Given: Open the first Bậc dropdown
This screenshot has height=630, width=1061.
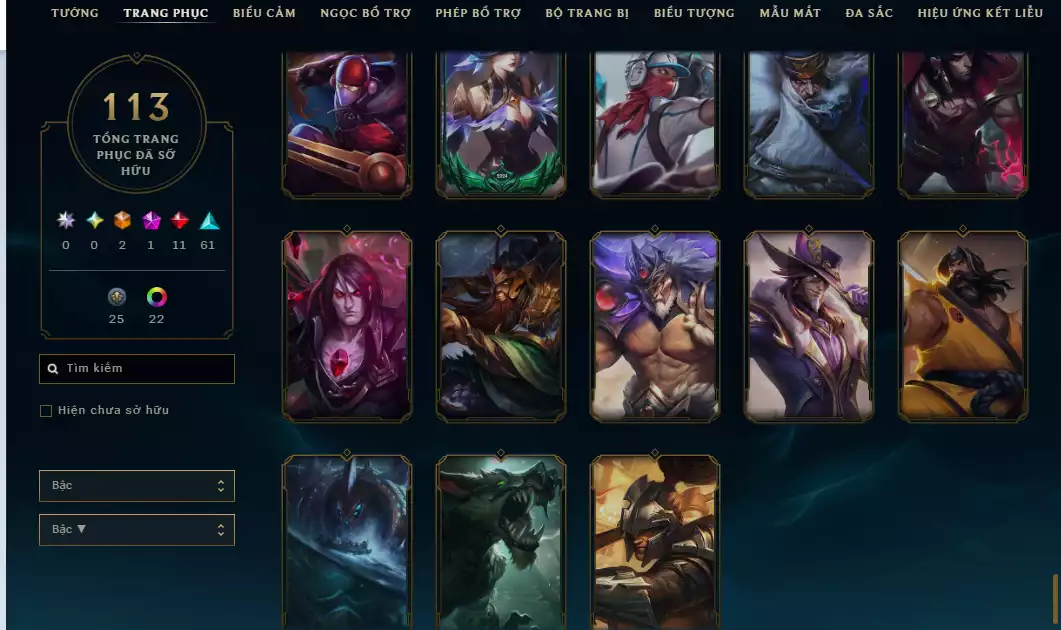Looking at the screenshot, I should click(x=137, y=486).
